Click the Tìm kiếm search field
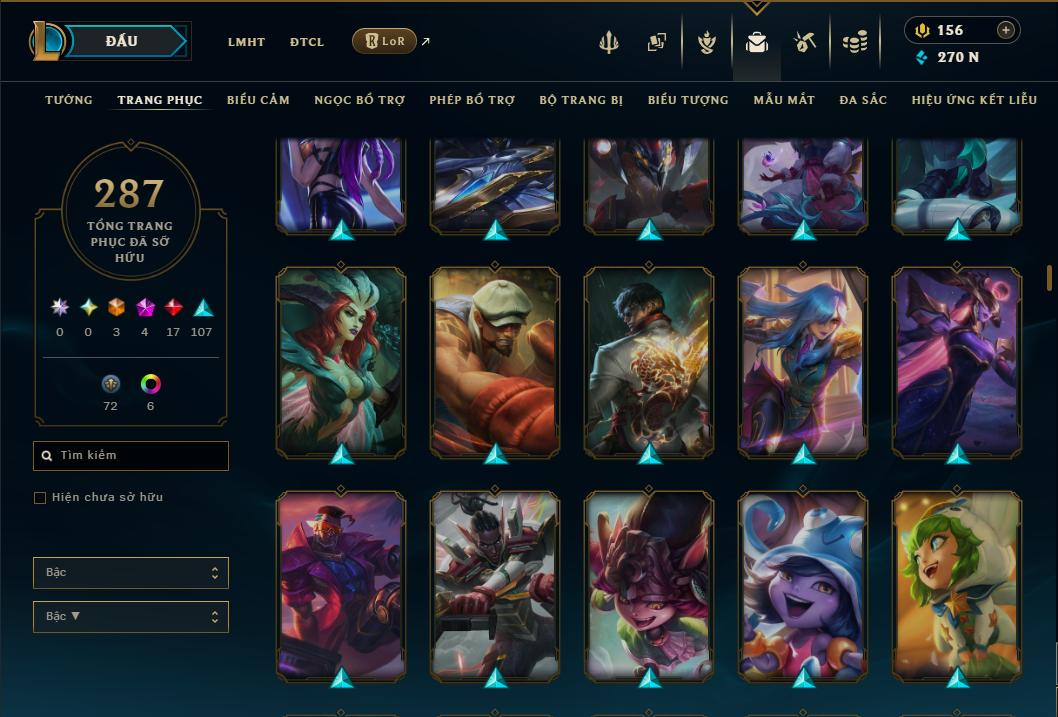The height and width of the screenshot is (717, 1058). point(131,456)
